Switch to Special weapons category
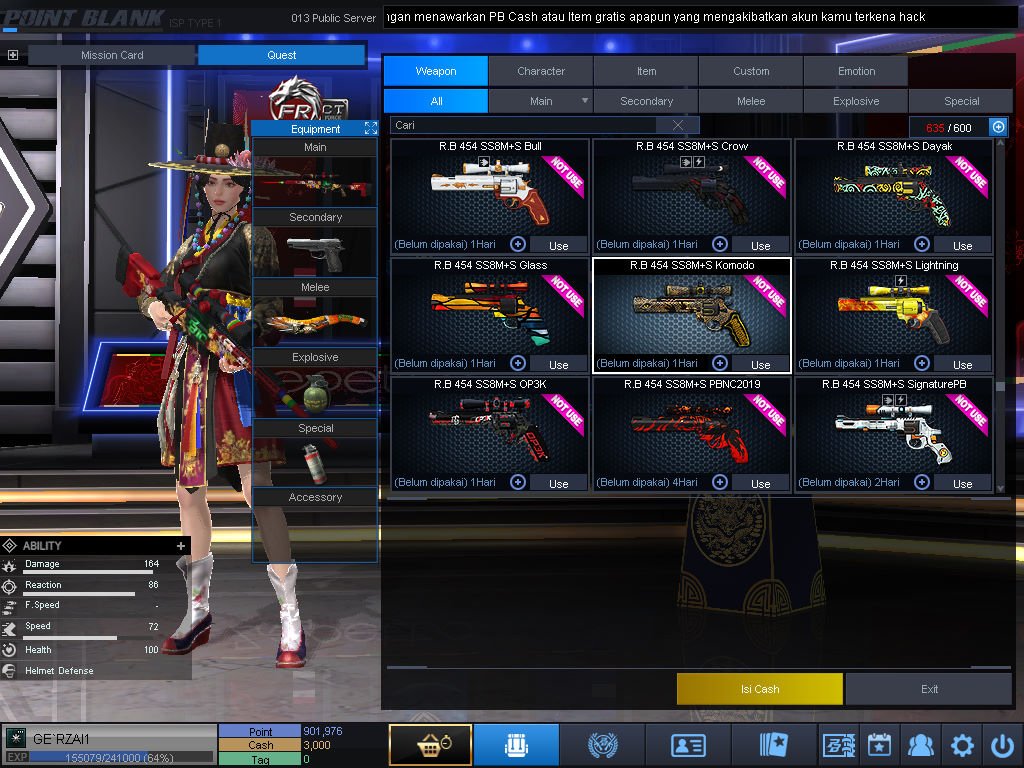 click(x=961, y=101)
